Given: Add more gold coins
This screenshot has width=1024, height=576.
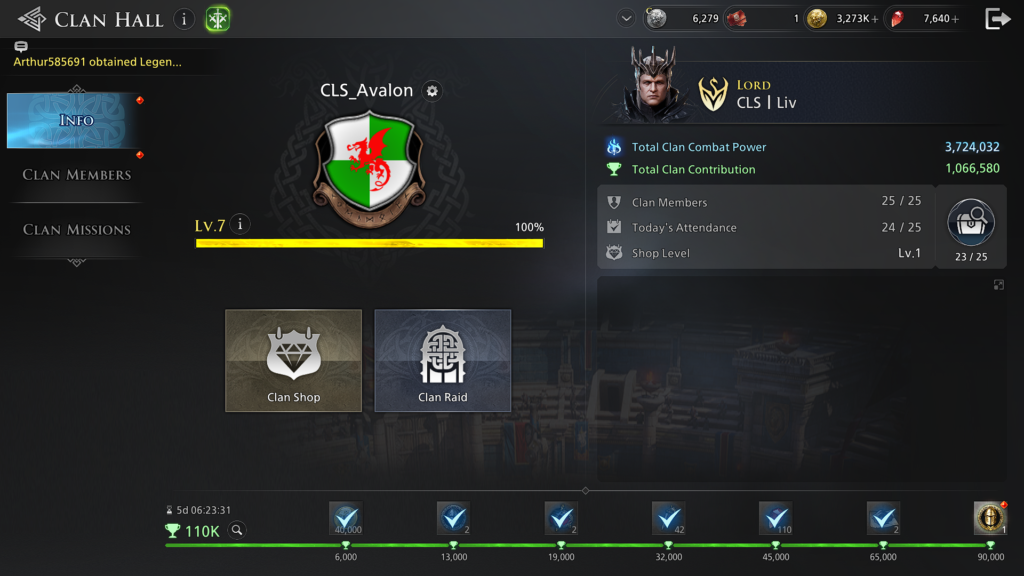Looking at the screenshot, I should pos(875,19).
